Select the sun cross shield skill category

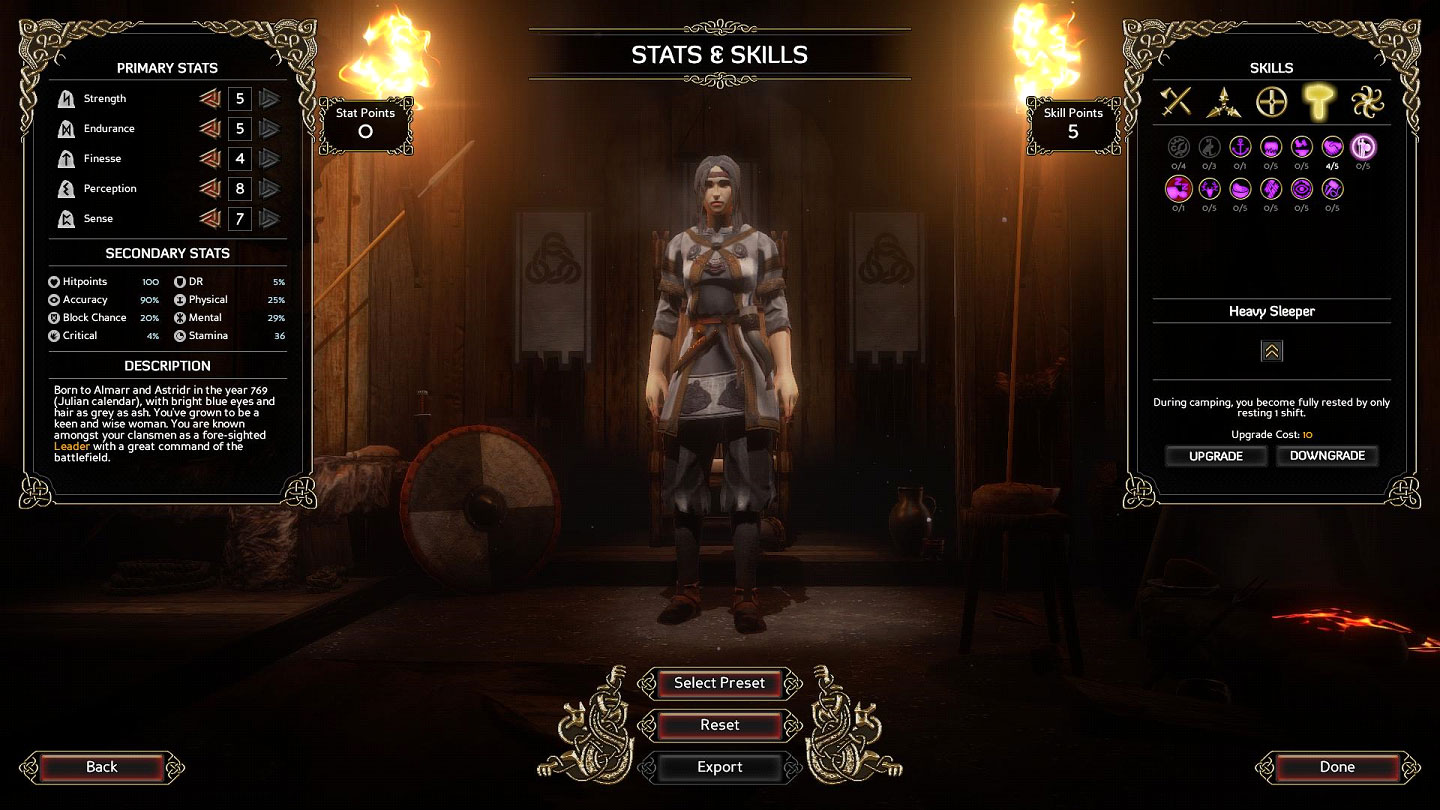coord(1271,101)
